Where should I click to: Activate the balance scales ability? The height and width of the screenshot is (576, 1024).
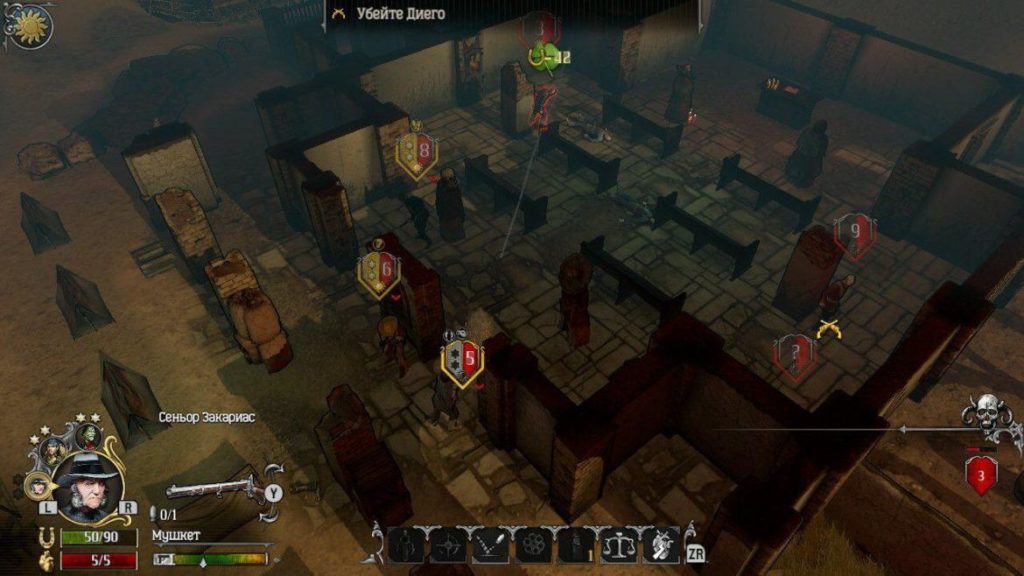[x=619, y=545]
